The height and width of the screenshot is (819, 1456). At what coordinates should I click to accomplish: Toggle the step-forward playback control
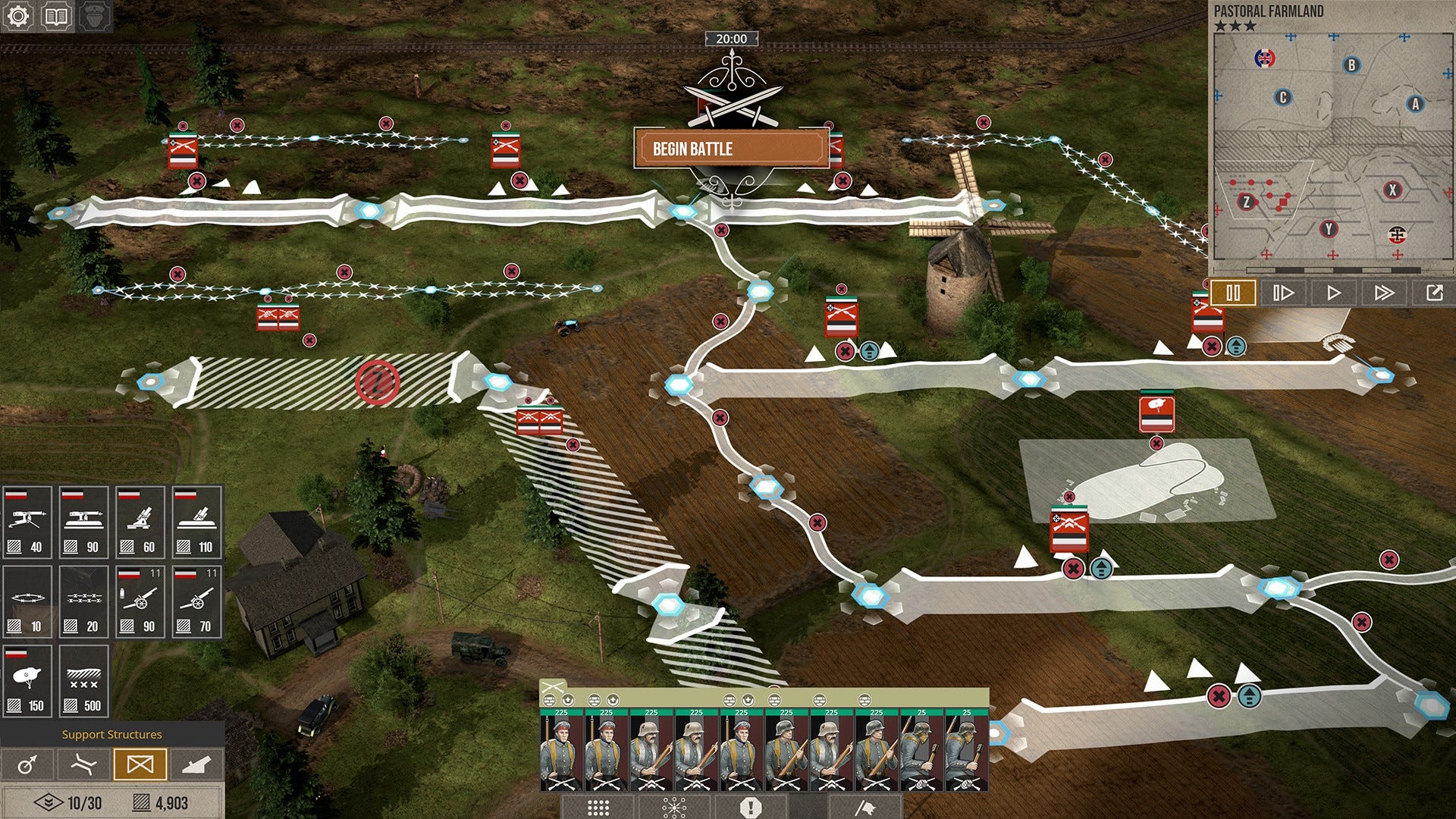click(x=1284, y=292)
